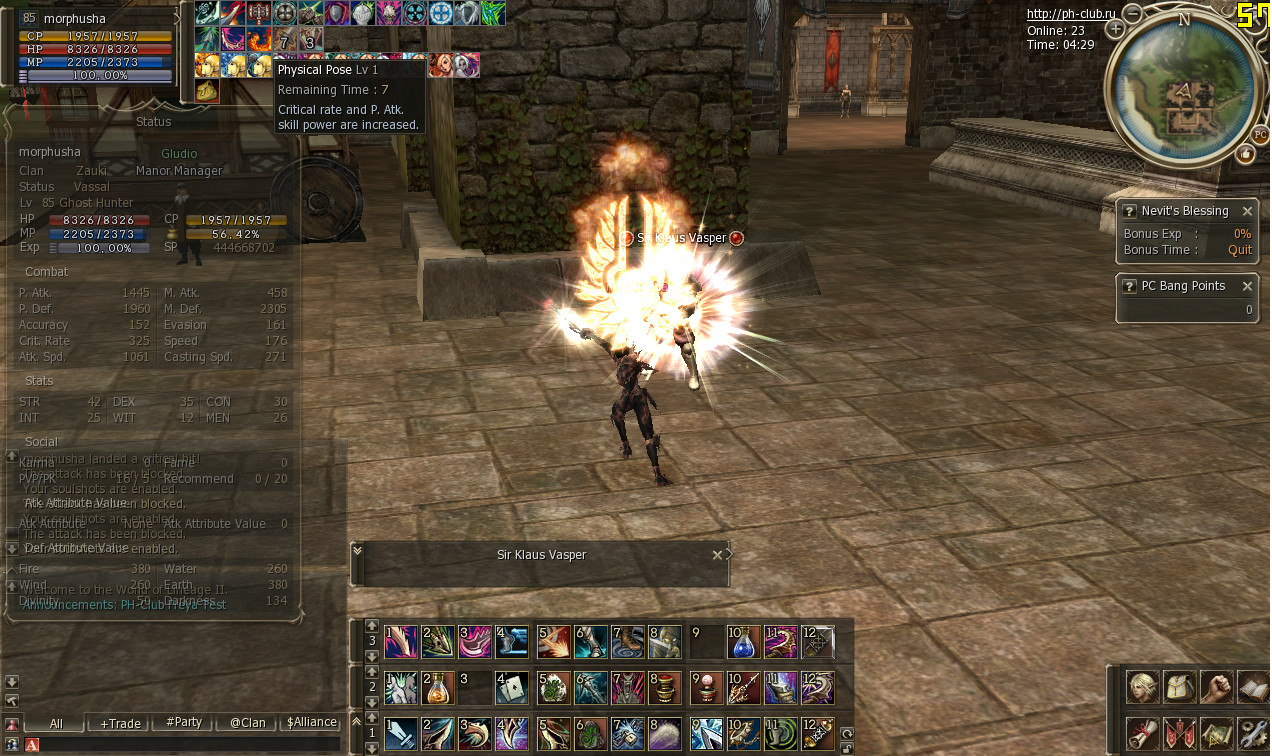Open the actions fist icon
The height and width of the screenshot is (756, 1272).
pos(1216,687)
